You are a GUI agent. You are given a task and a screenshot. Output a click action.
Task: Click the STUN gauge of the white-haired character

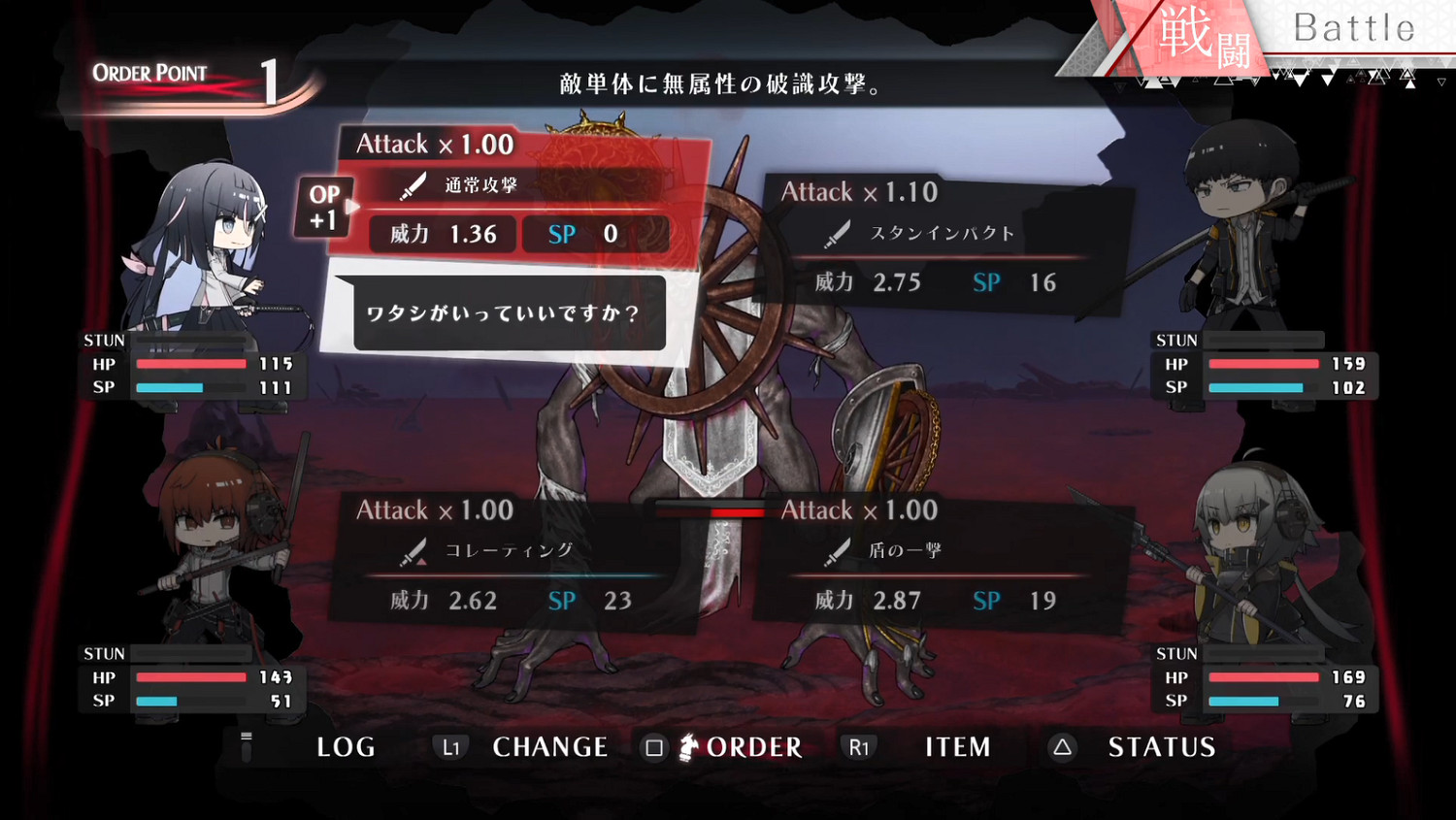[1262, 652]
